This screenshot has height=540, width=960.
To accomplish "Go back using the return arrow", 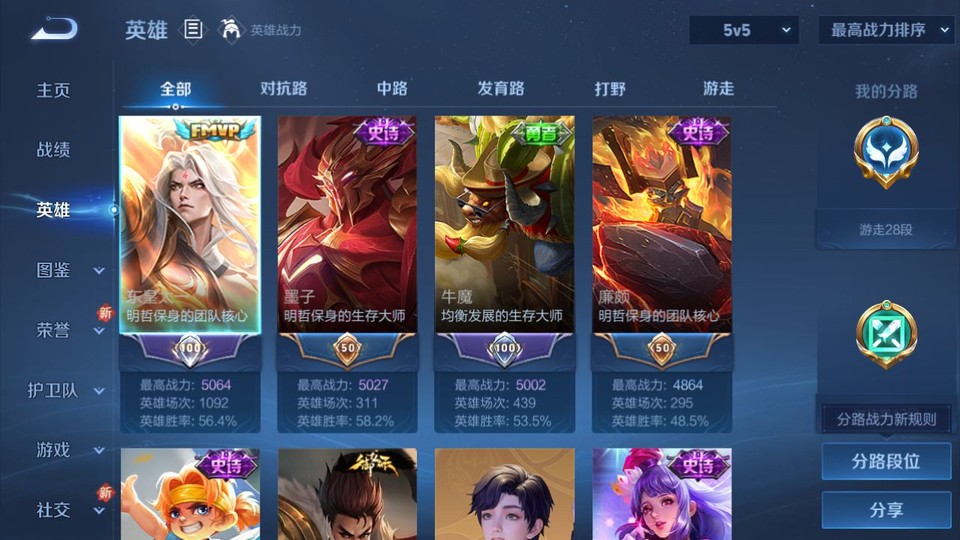I will click(x=54, y=29).
